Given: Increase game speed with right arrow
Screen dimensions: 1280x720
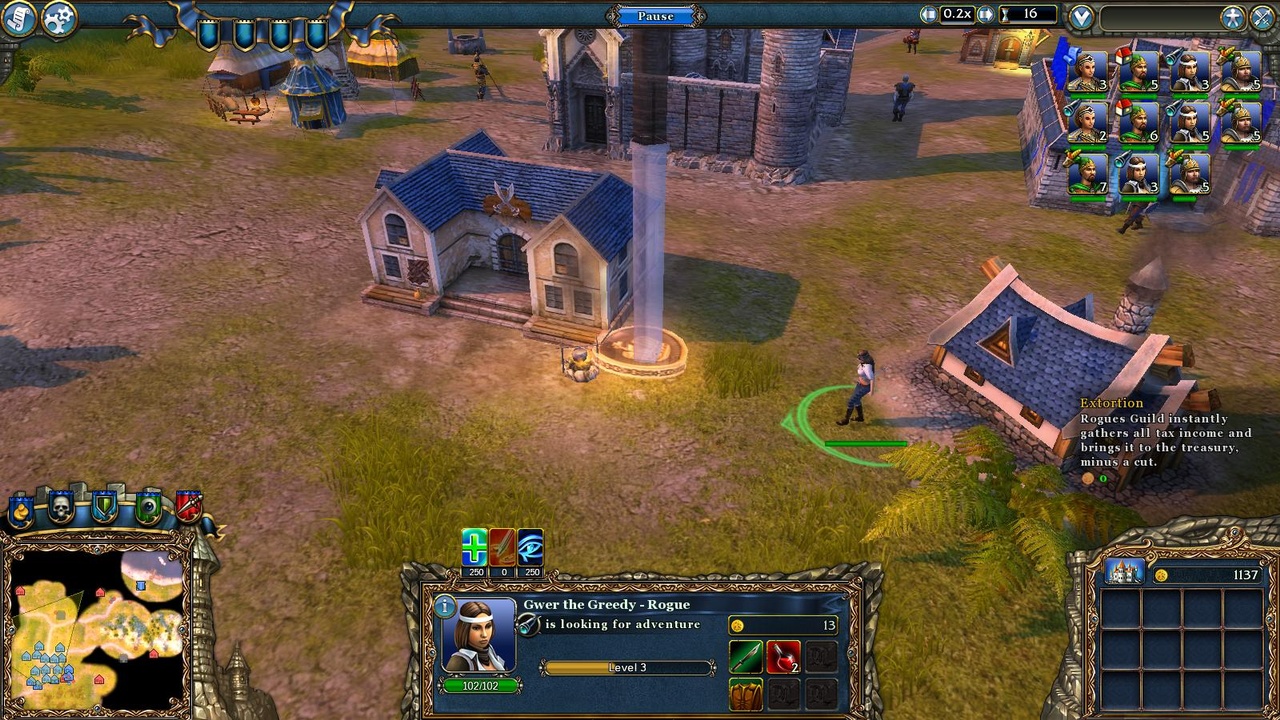Looking at the screenshot, I should (985, 14).
